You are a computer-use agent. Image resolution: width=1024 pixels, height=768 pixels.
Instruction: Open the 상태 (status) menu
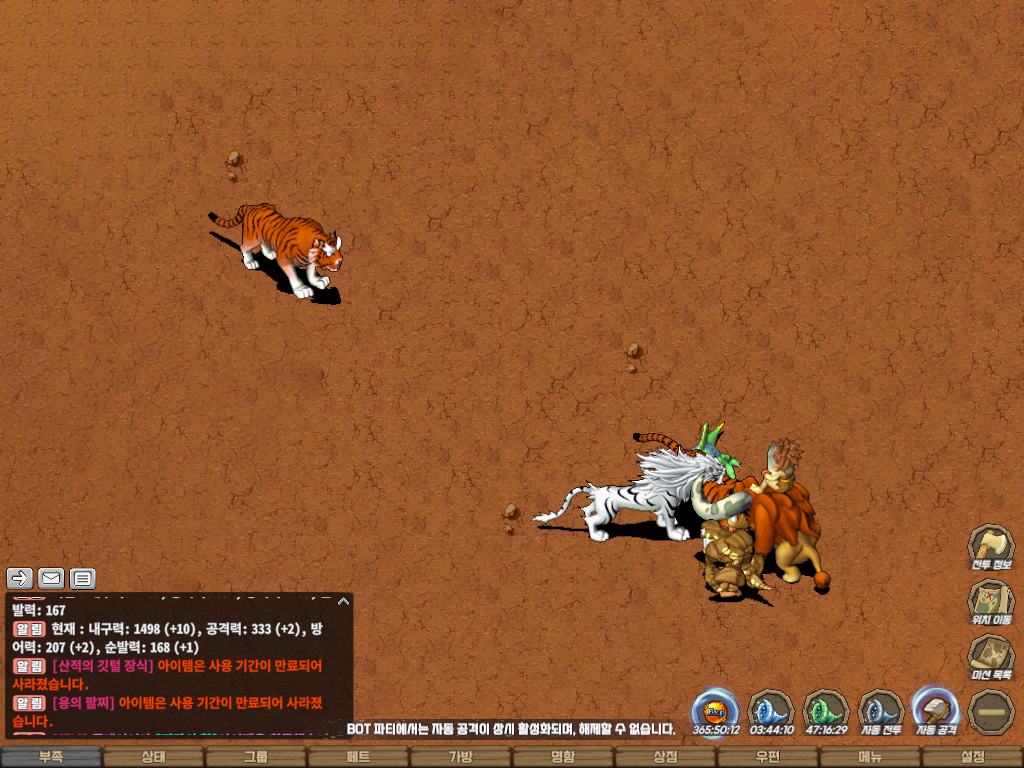coord(153,757)
